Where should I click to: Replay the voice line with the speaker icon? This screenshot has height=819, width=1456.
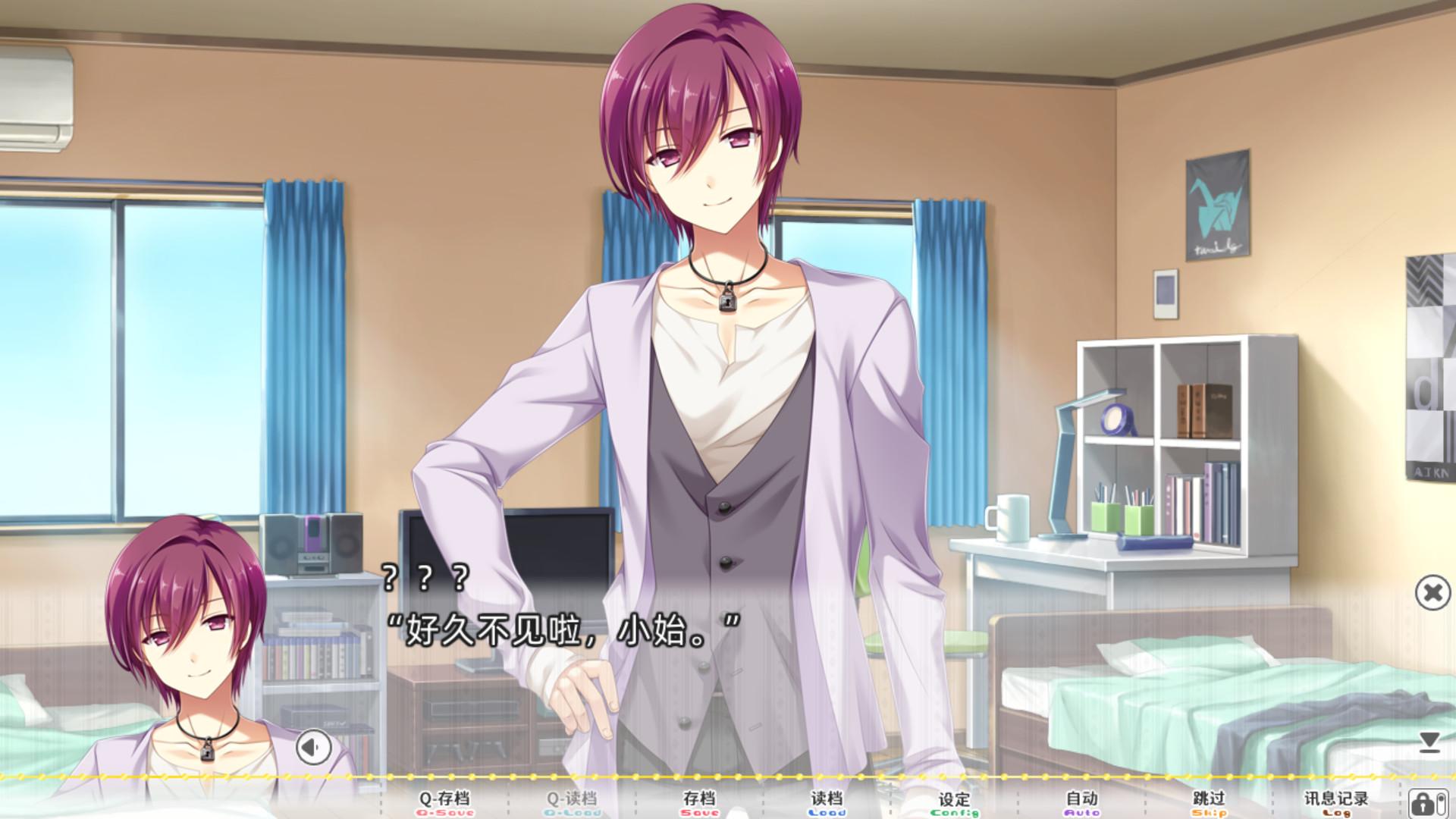313,748
